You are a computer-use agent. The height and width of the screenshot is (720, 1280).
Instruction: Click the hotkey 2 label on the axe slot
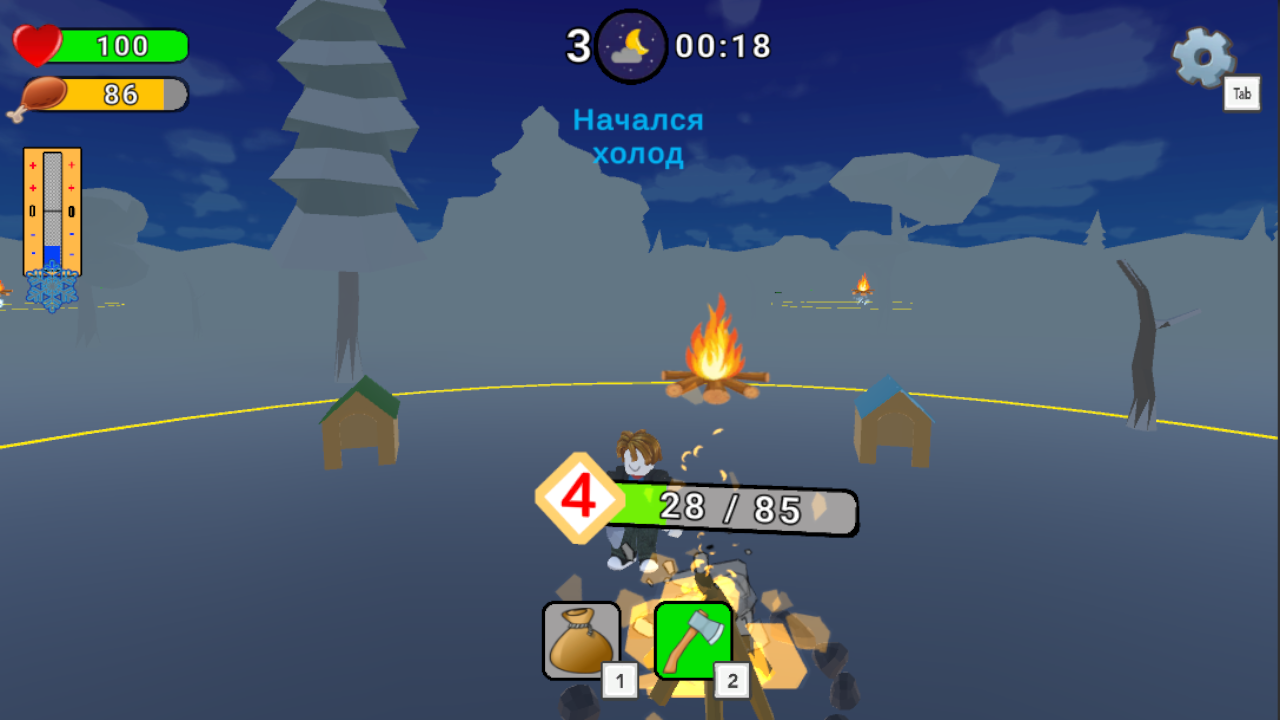point(734,679)
